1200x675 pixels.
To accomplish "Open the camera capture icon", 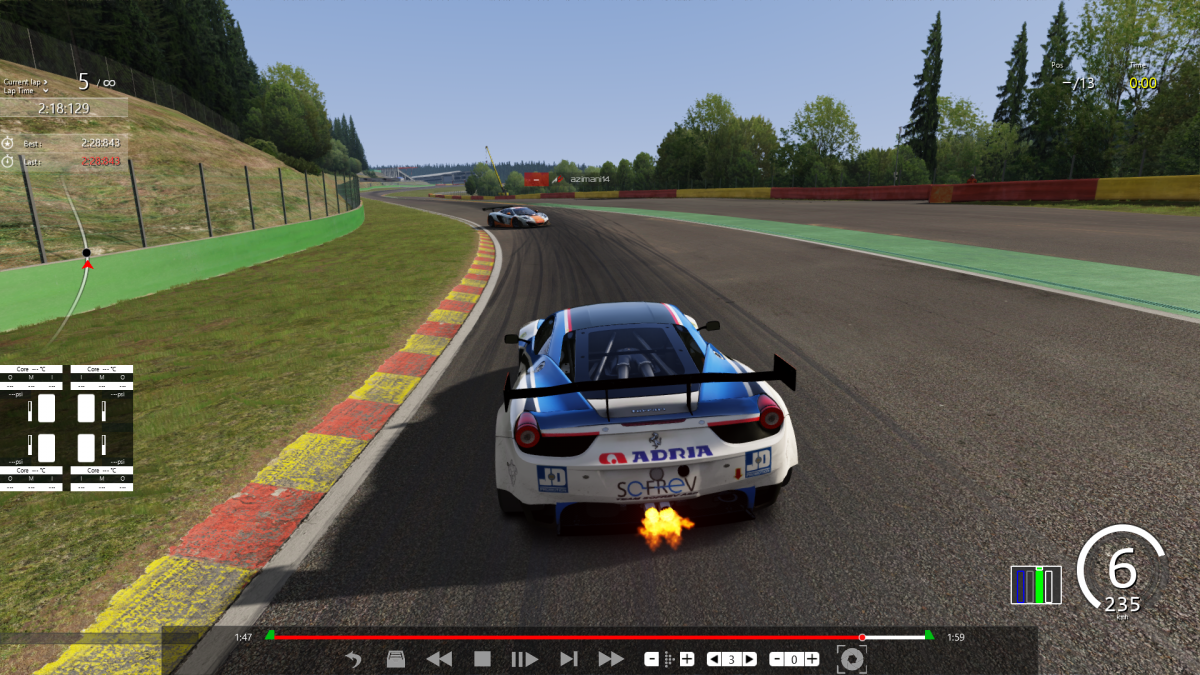I will tap(851, 659).
